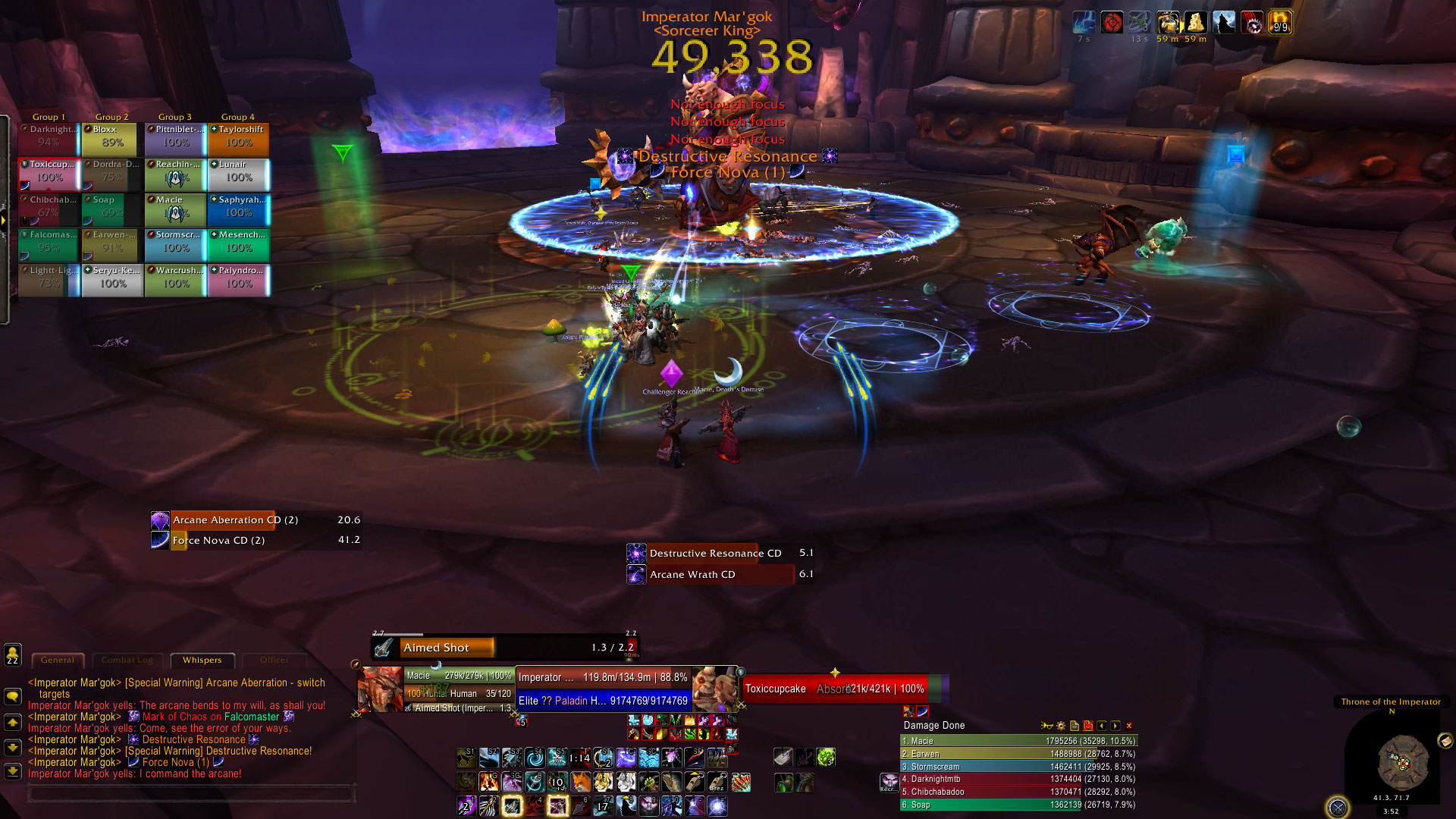Select Macie's row in Damage Done
The width and height of the screenshot is (1456, 819).
coord(1018,741)
